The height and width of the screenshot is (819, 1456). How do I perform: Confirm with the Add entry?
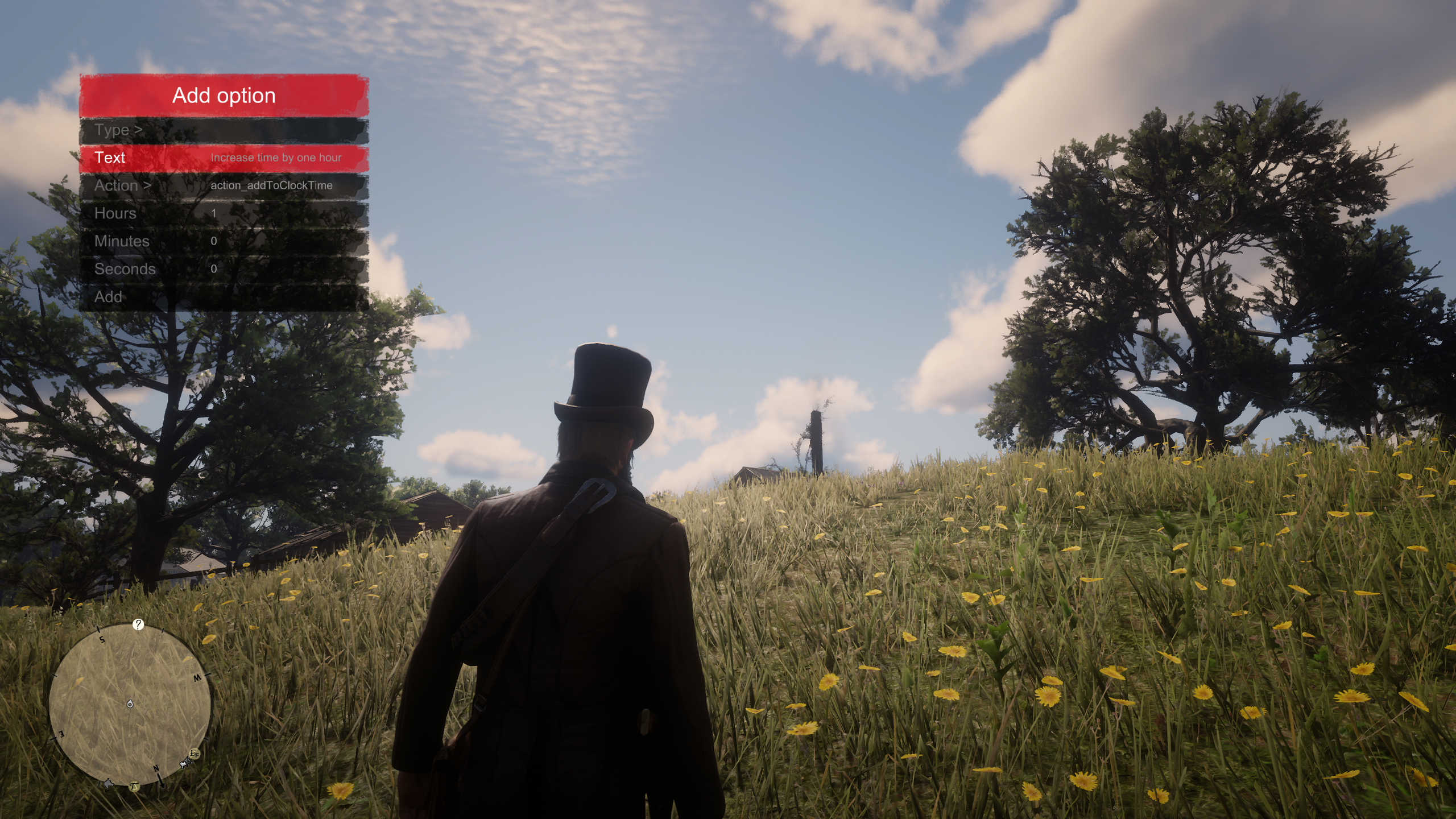[223, 297]
